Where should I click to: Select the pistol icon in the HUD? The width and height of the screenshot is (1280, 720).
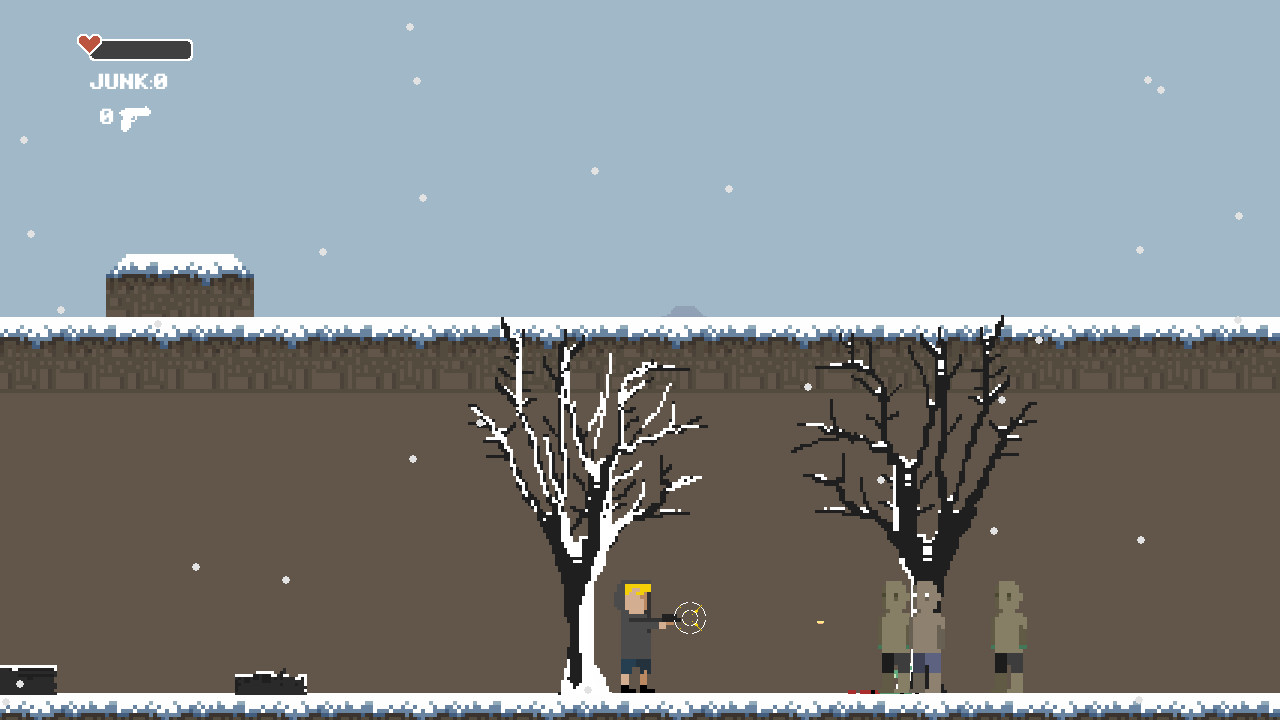(x=134, y=116)
